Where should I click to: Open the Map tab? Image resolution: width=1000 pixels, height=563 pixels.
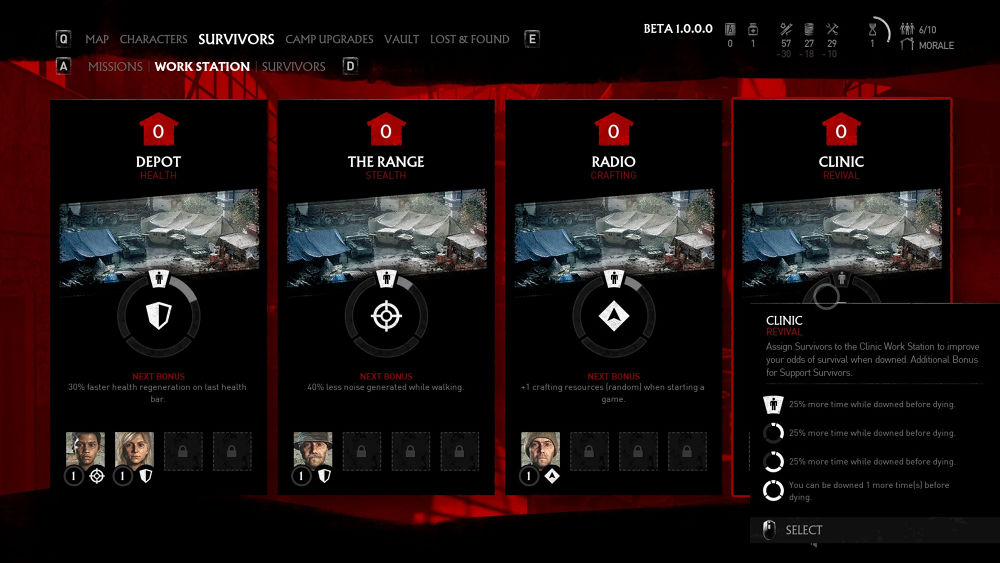click(97, 39)
